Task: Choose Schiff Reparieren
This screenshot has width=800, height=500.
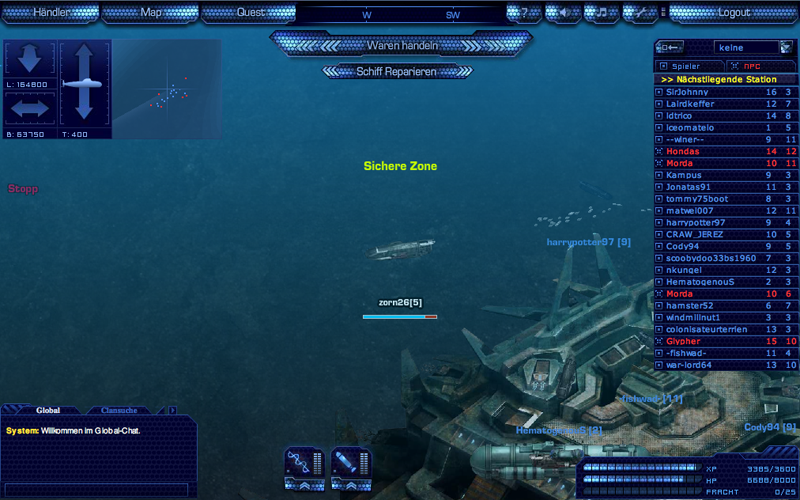Action: (397, 72)
